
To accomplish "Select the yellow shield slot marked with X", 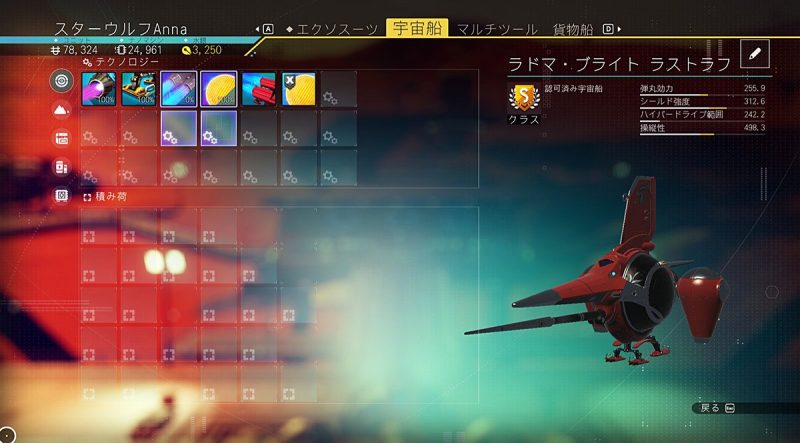I will [299, 89].
